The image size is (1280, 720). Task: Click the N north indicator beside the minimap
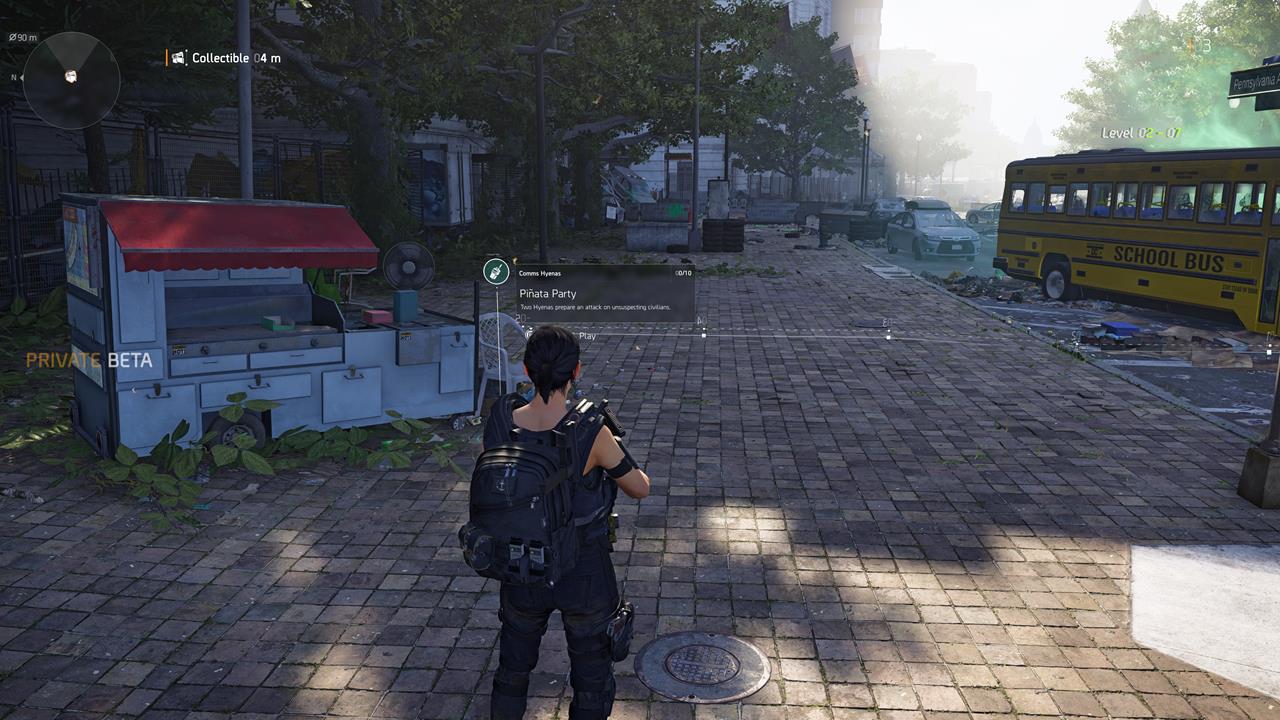[14, 77]
